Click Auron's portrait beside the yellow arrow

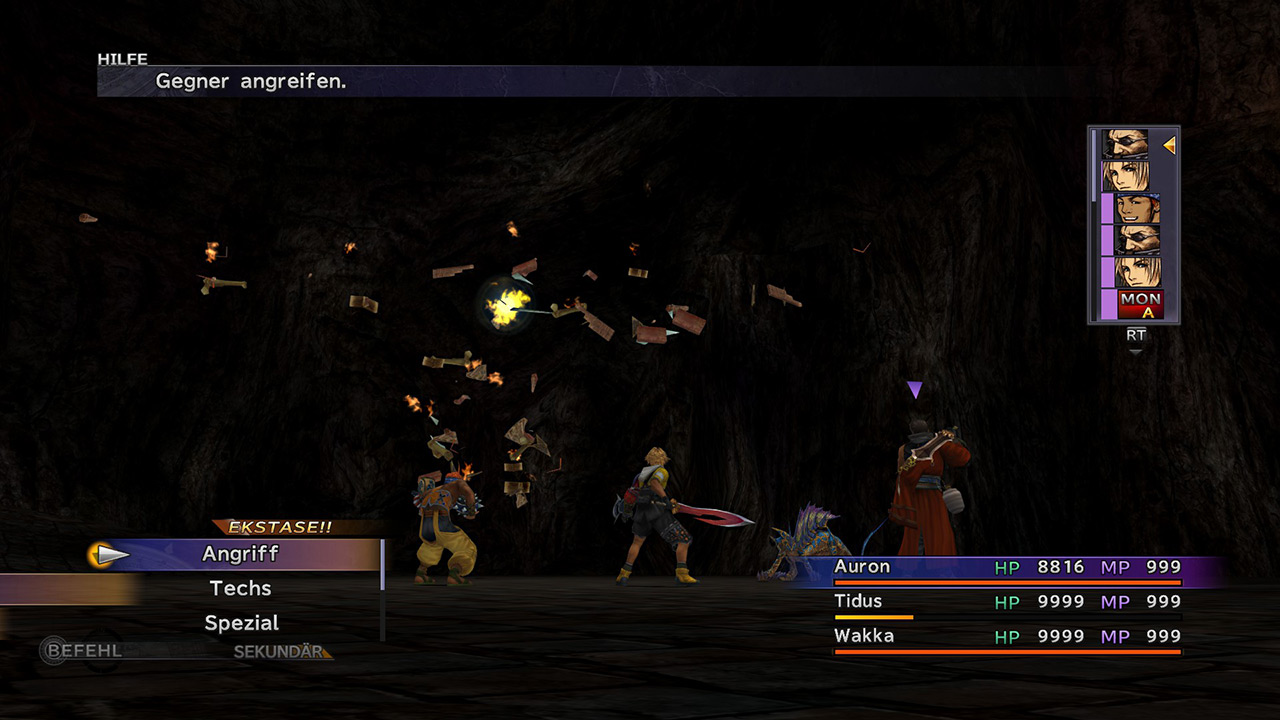pos(1126,144)
